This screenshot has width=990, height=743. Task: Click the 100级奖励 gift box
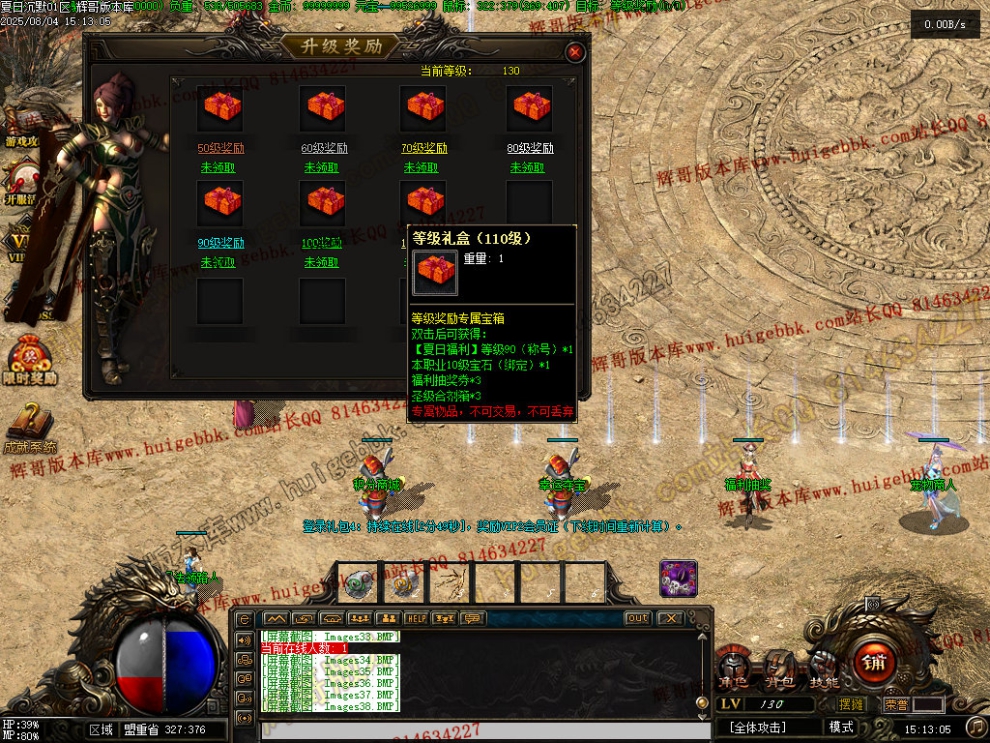click(322, 203)
